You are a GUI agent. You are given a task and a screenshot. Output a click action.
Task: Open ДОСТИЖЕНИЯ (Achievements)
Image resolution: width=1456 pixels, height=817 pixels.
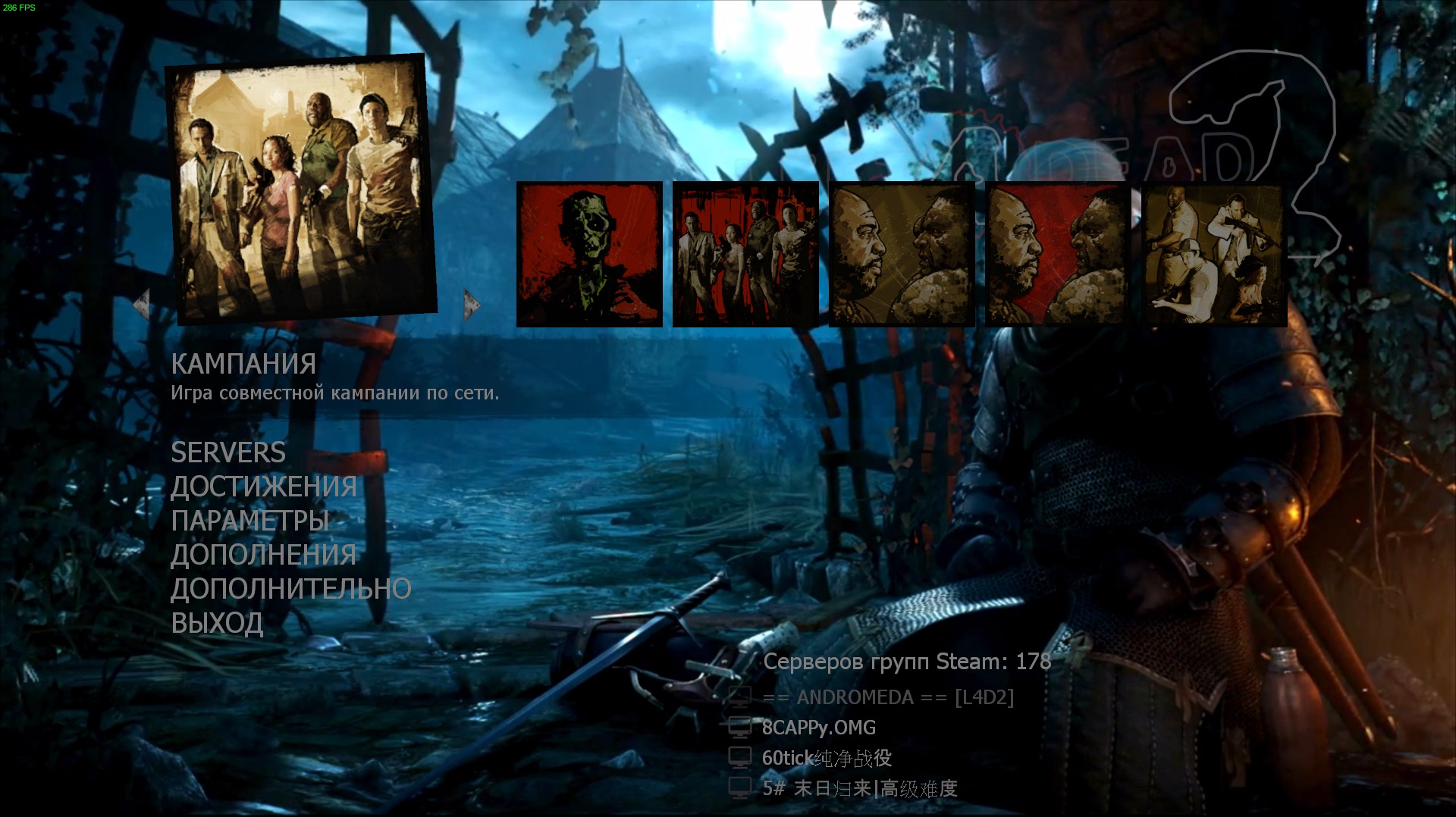pos(263,487)
